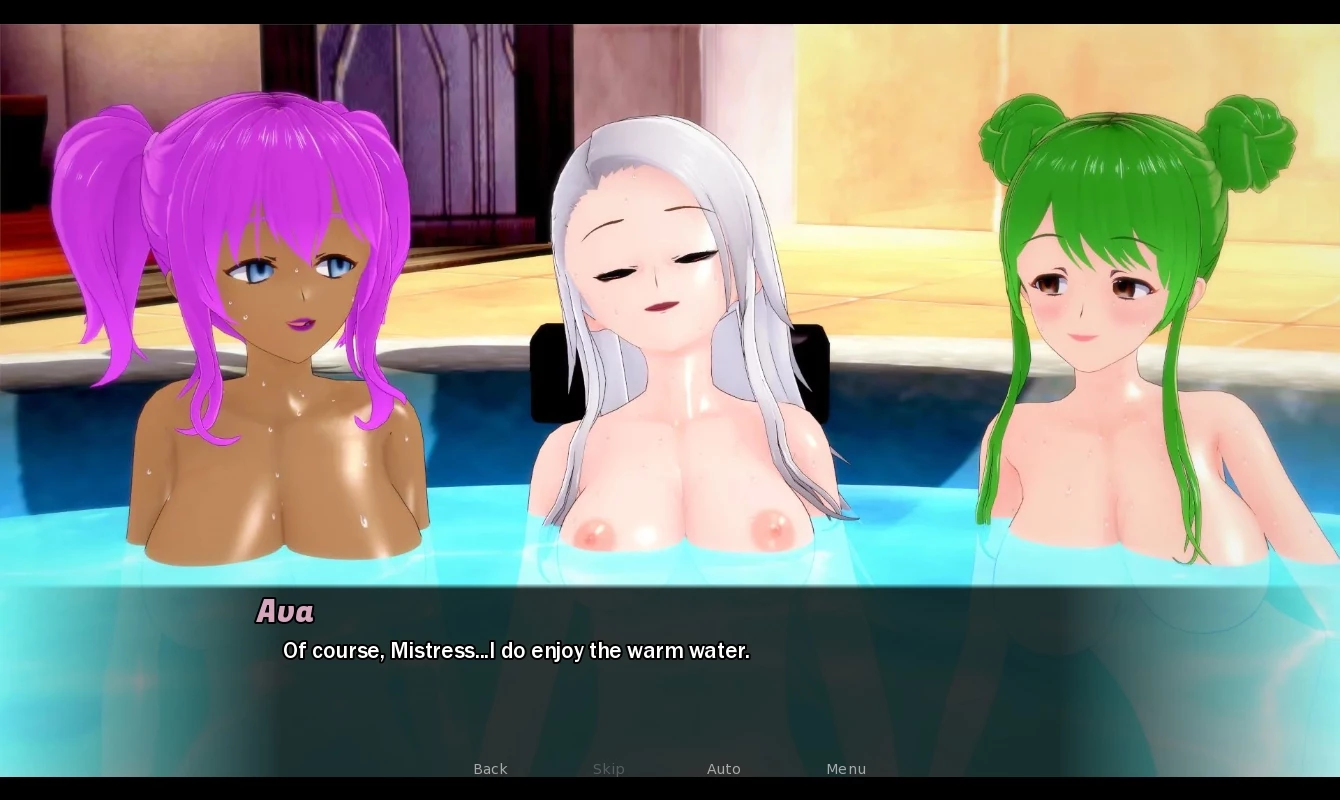1340x800 pixels.
Task: Skip ahead through the dialogue
Action: tap(608, 769)
